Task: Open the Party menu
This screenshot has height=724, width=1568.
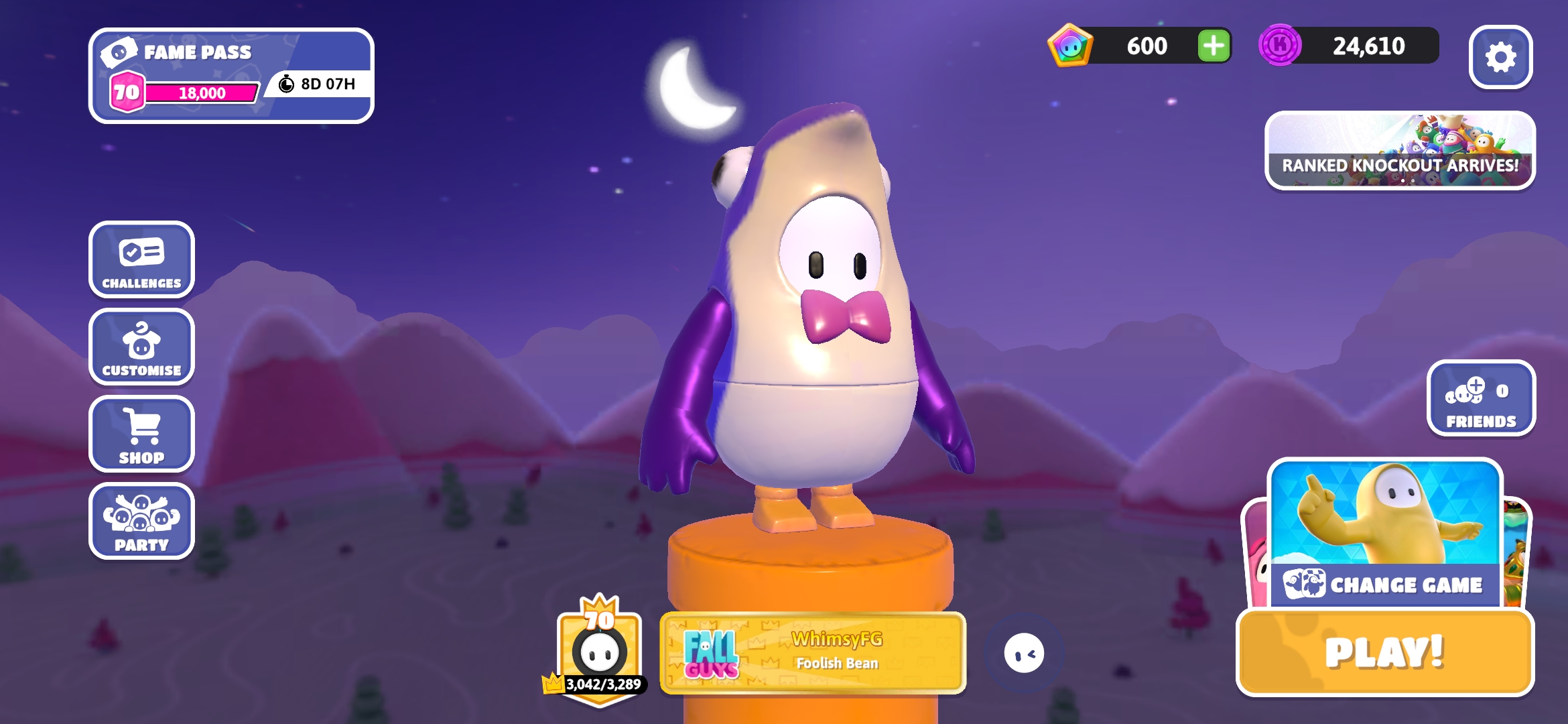Action: 141,522
